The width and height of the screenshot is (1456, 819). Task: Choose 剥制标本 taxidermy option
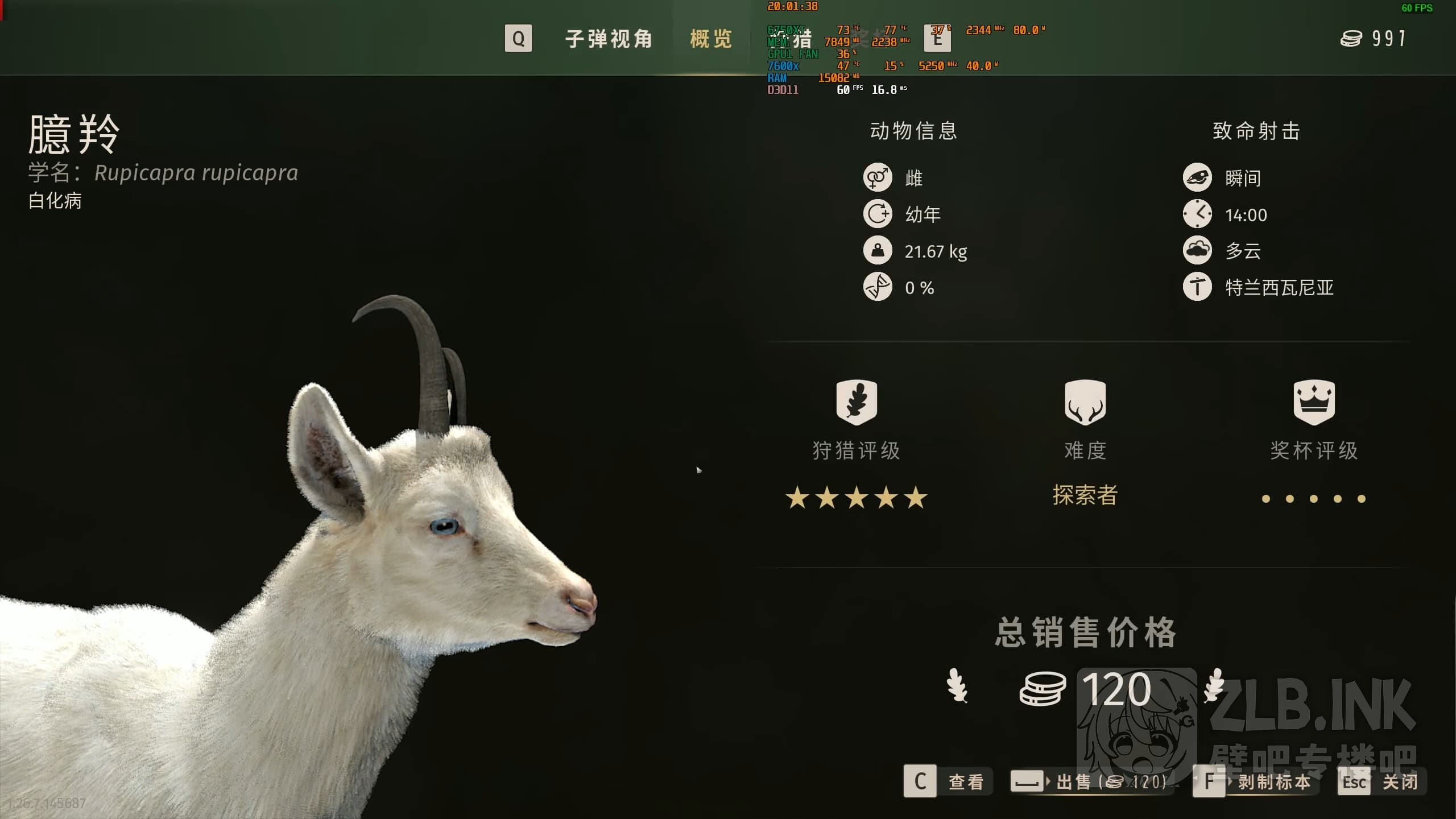(1256, 781)
